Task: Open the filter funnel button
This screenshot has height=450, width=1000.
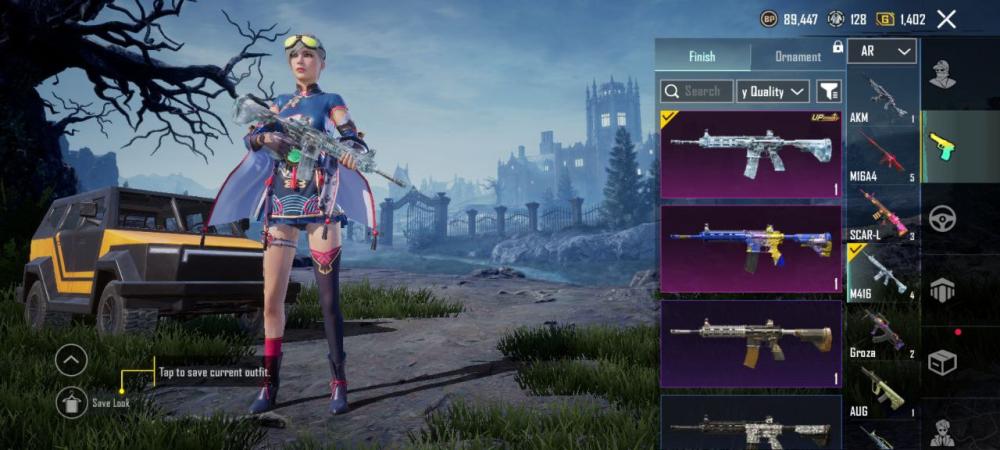Action: point(829,91)
